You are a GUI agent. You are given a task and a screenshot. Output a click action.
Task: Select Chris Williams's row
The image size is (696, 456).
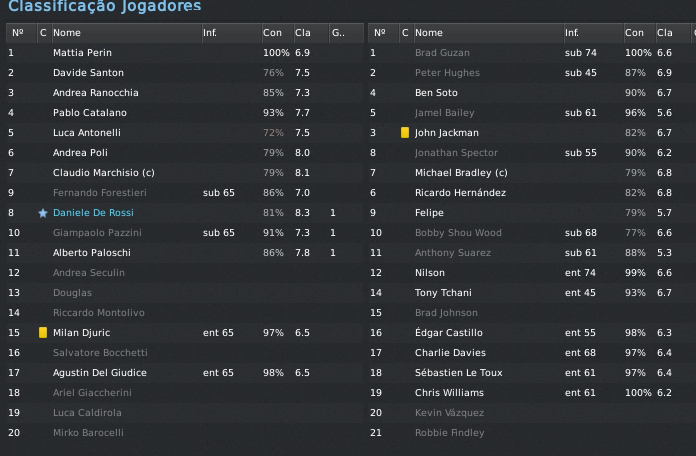point(449,393)
